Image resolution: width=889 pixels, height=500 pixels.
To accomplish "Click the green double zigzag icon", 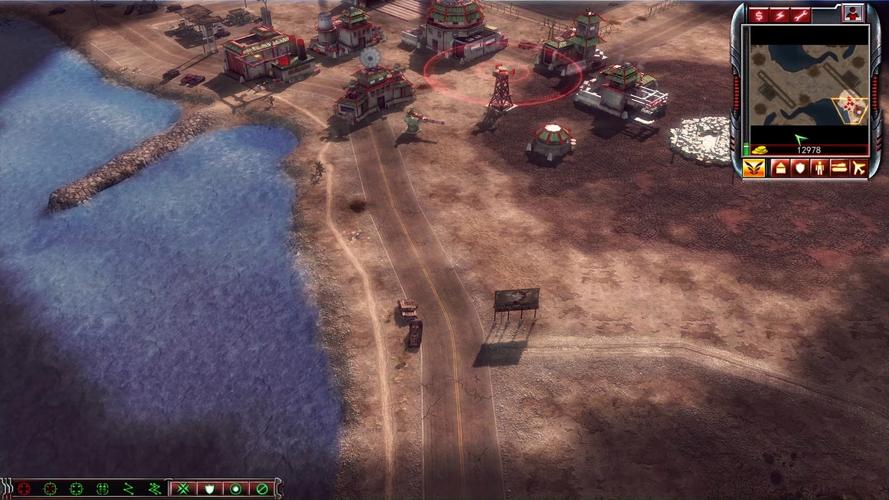I will [x=154, y=489].
